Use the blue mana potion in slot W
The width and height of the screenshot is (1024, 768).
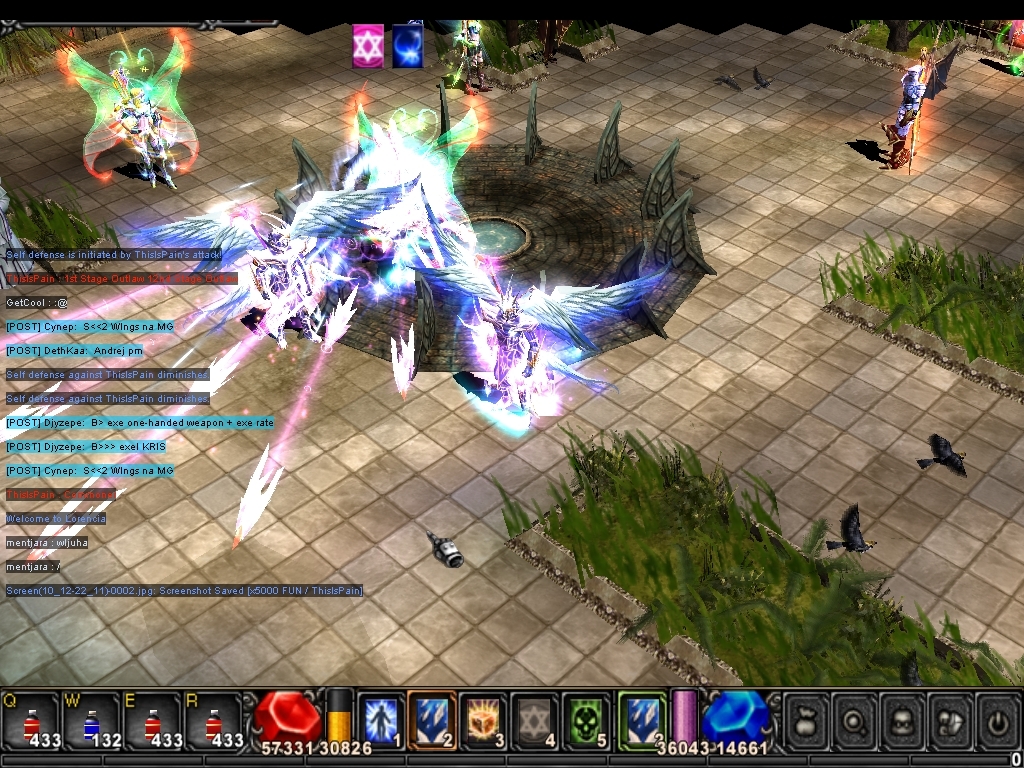pyautogui.click(x=92, y=720)
